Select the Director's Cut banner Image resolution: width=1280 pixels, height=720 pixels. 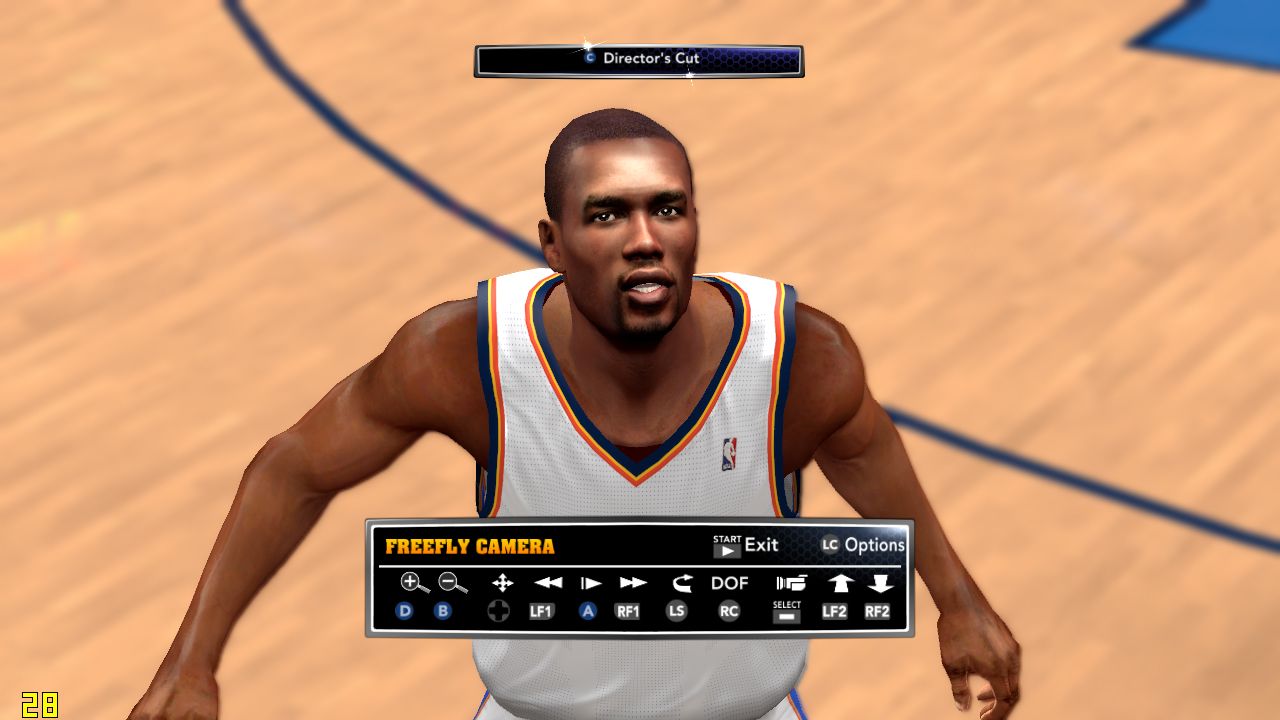(x=639, y=59)
